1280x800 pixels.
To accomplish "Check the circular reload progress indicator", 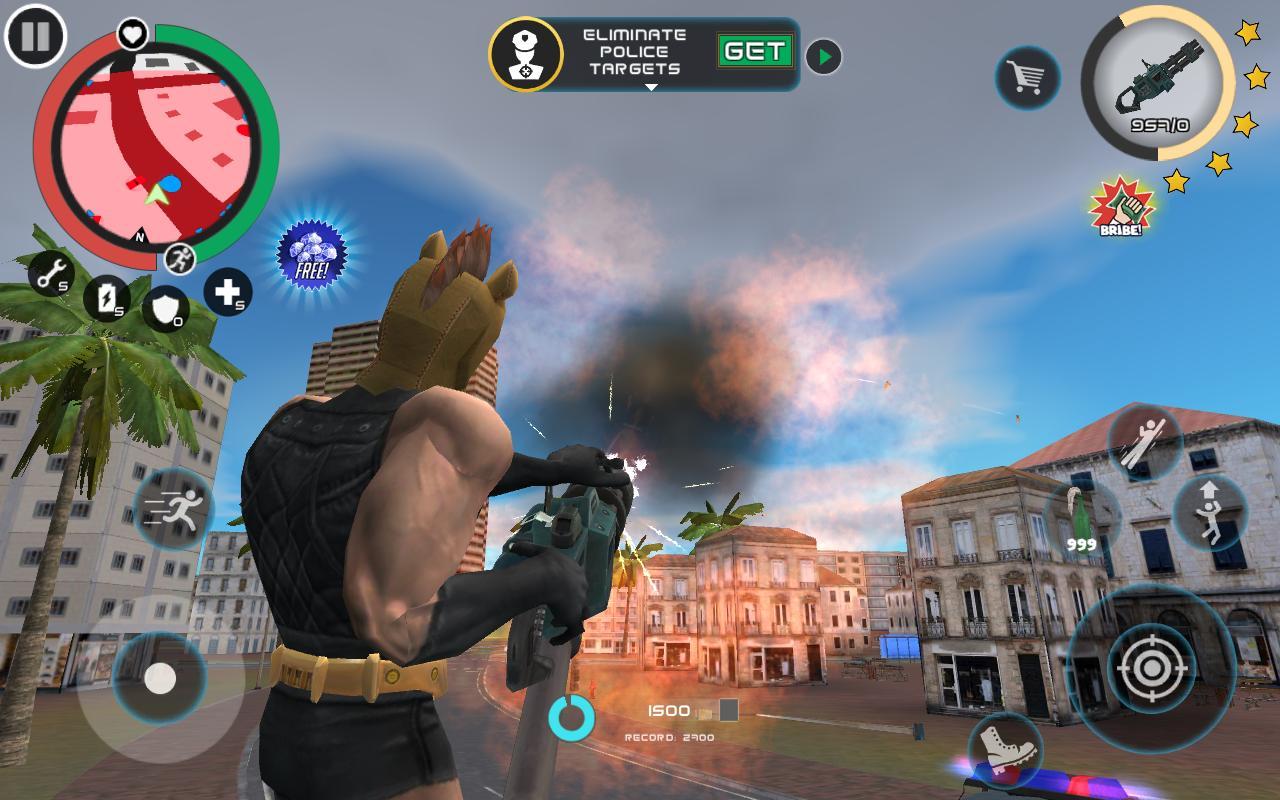I will (573, 716).
